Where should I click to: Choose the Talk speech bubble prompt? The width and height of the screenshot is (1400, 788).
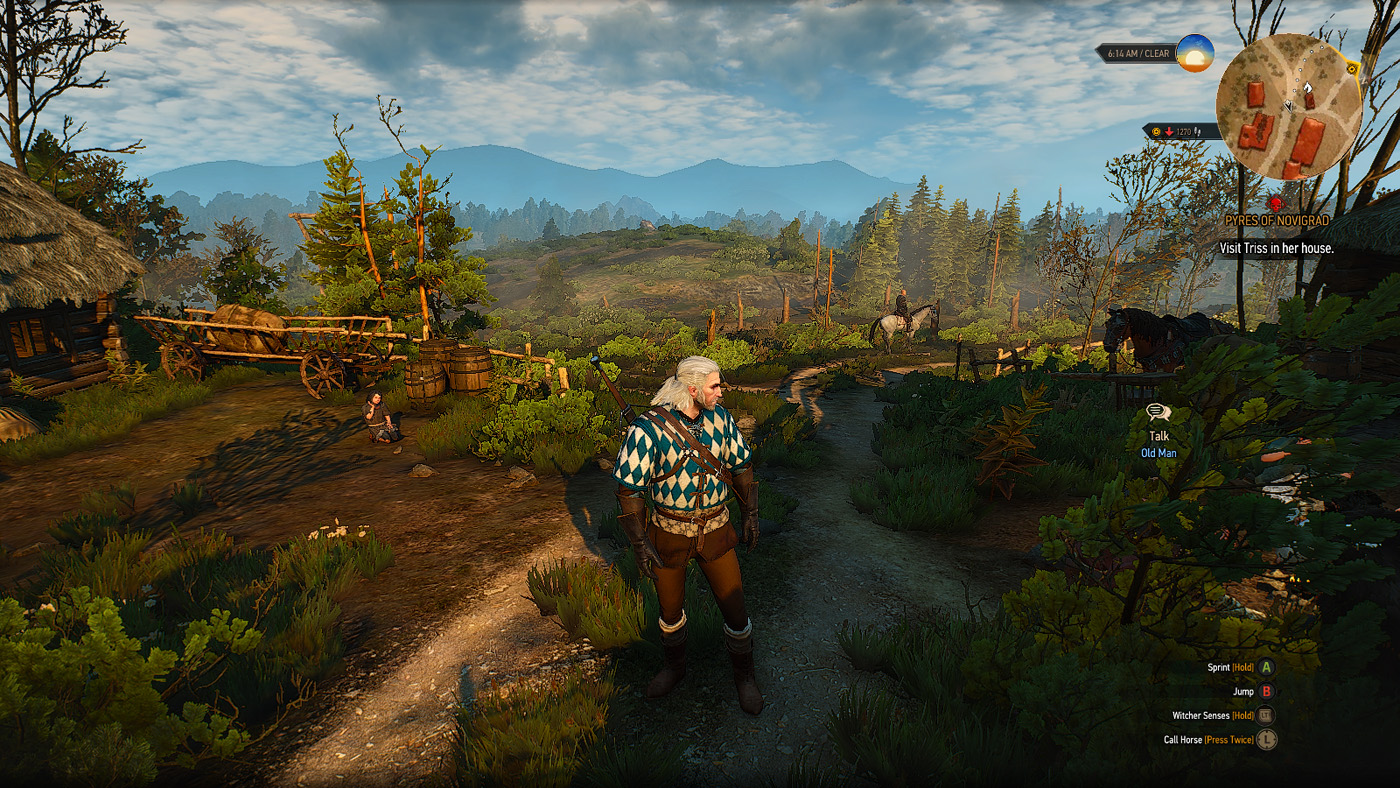point(1158,412)
